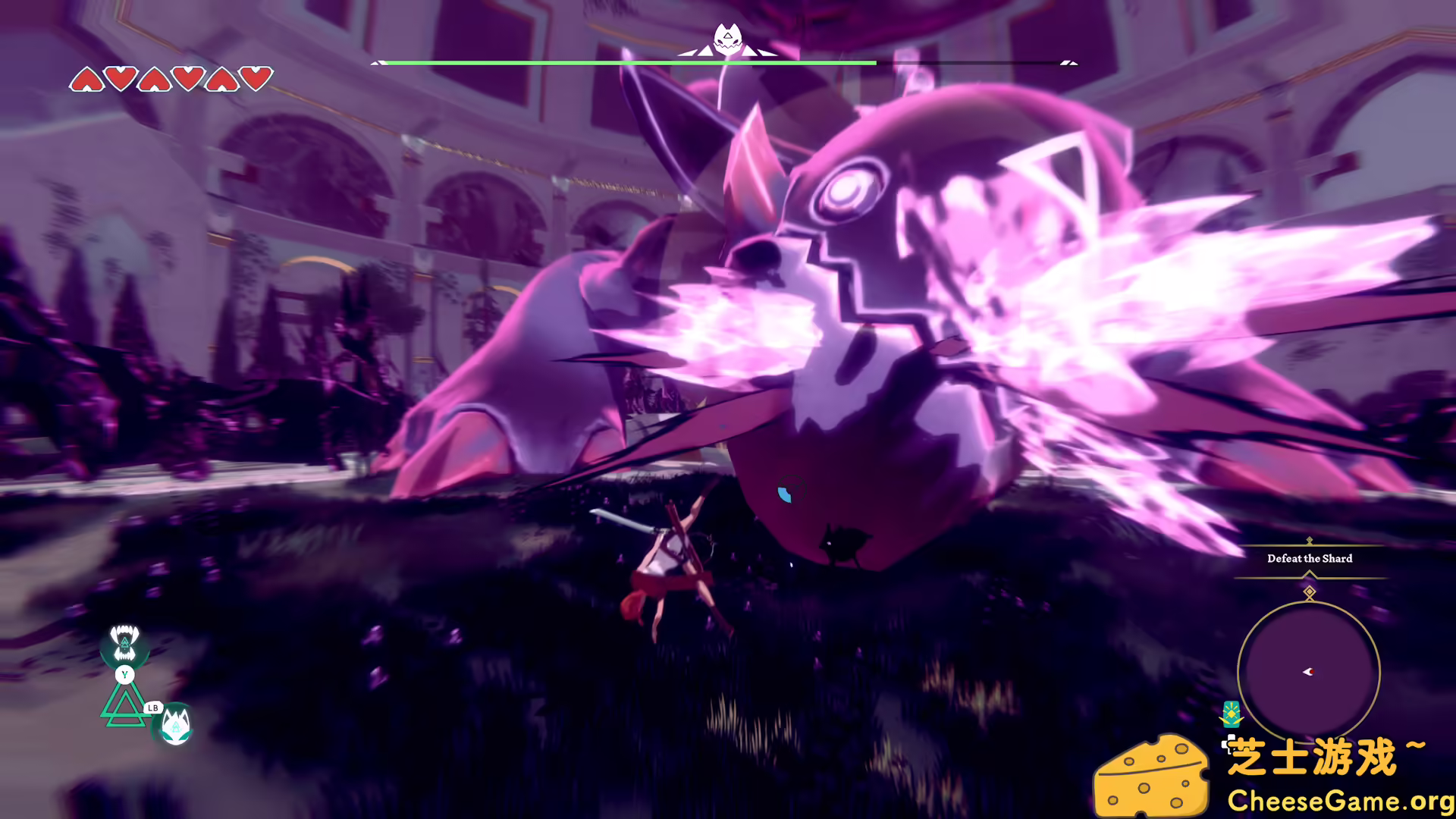Viewport: 1456px width, 819px height.
Task: Select the Defeat the Shard objective banner
Action: 1310,558
